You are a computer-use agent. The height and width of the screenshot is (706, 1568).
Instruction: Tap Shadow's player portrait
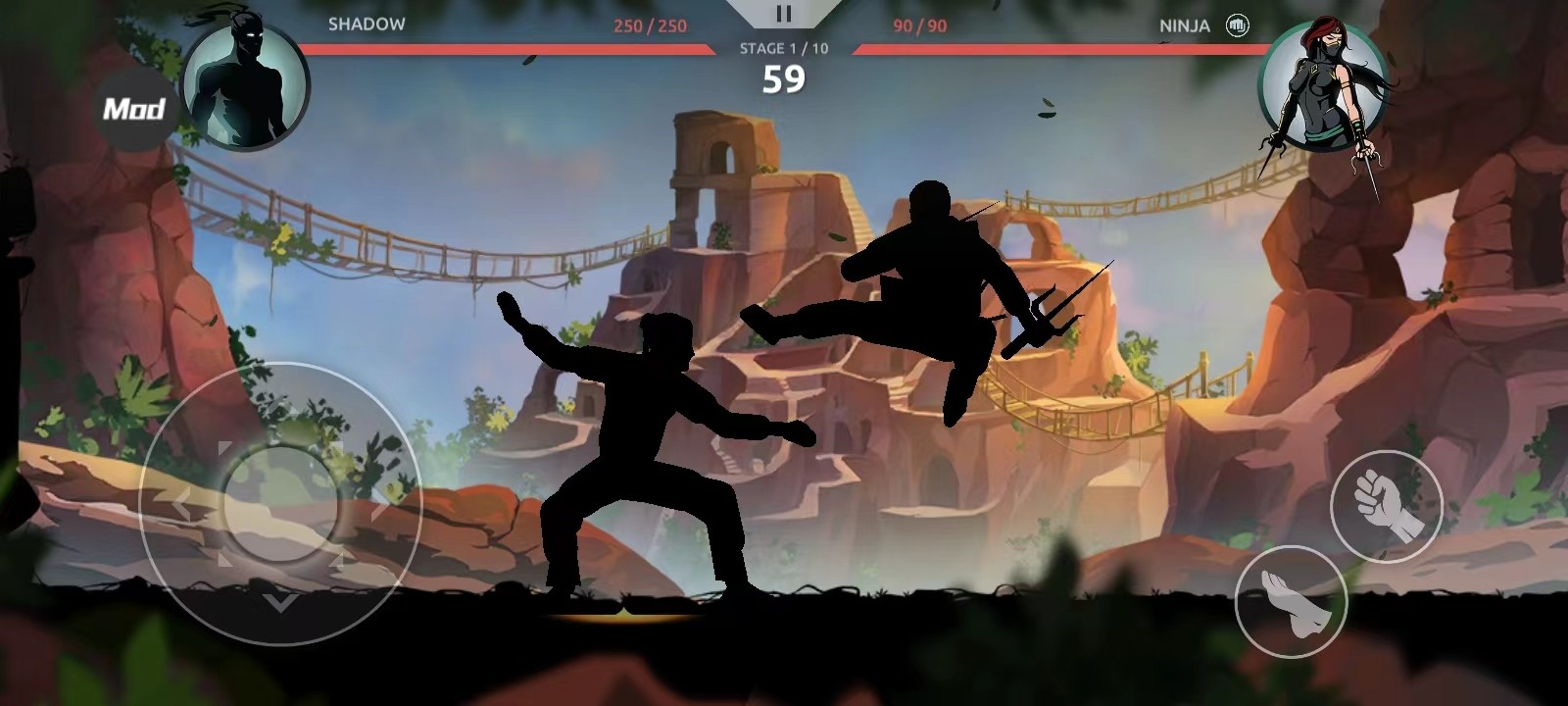[x=245, y=86]
